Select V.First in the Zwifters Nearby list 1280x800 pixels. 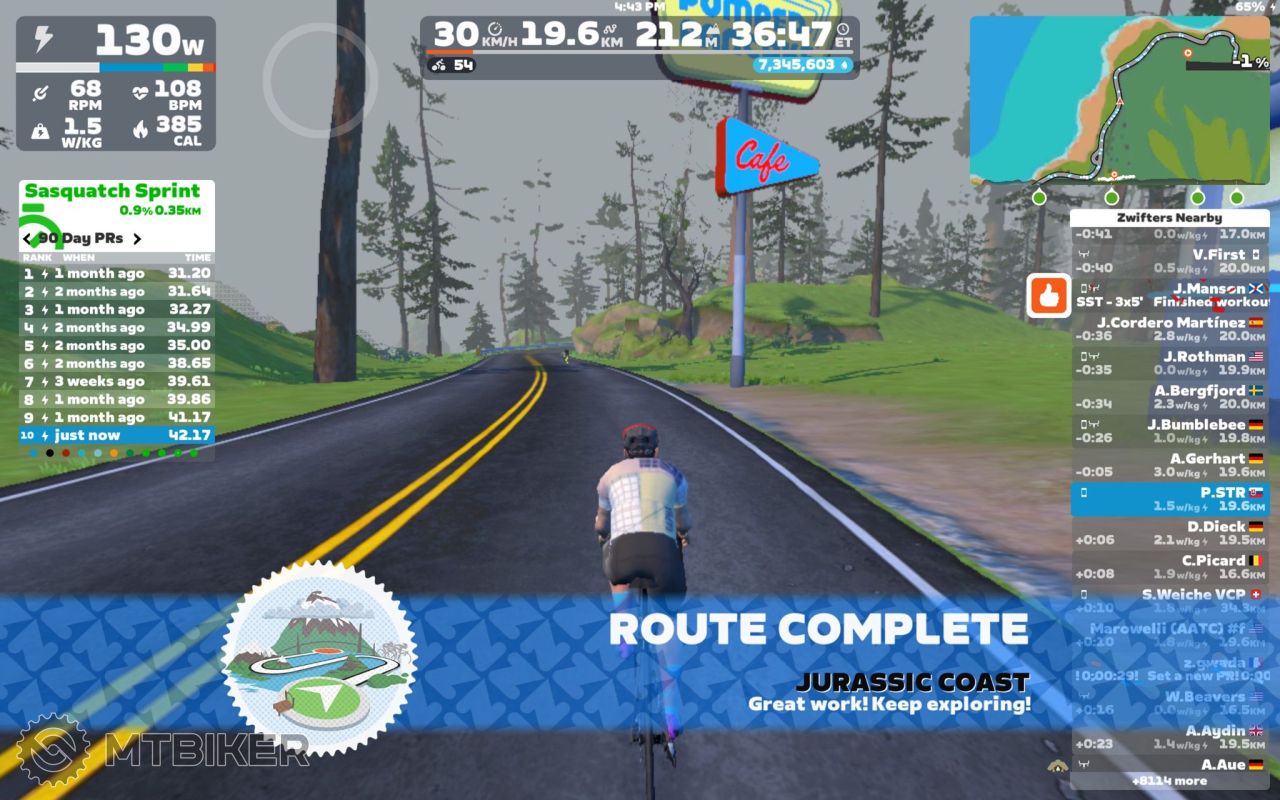[x=1170, y=262]
